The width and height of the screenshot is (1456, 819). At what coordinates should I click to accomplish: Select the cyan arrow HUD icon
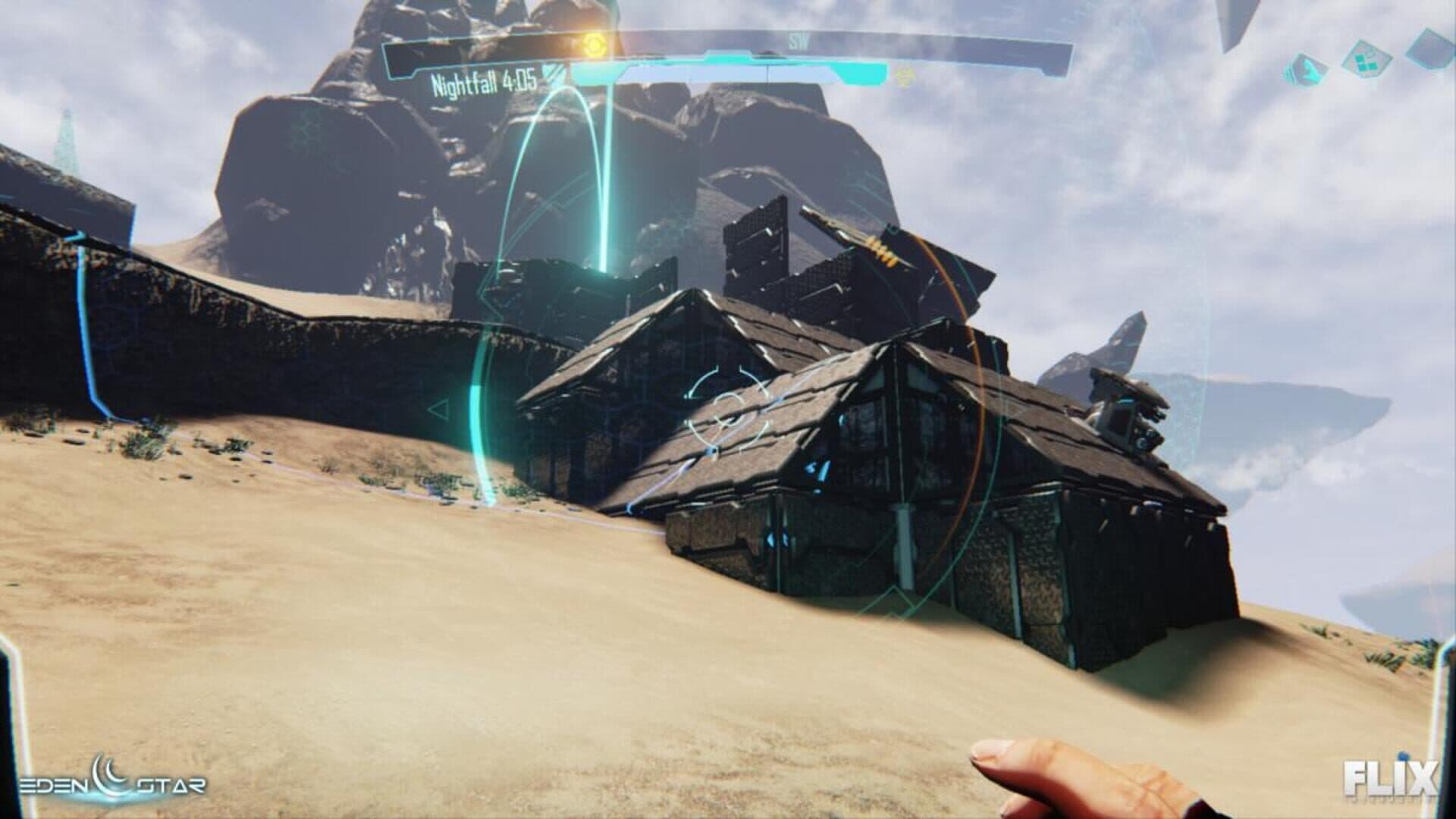point(1307,70)
